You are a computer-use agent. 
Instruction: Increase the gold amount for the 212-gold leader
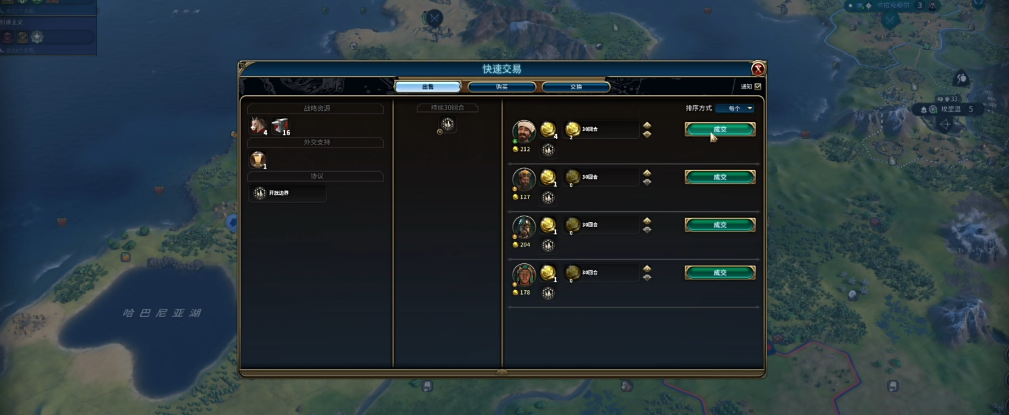point(647,125)
